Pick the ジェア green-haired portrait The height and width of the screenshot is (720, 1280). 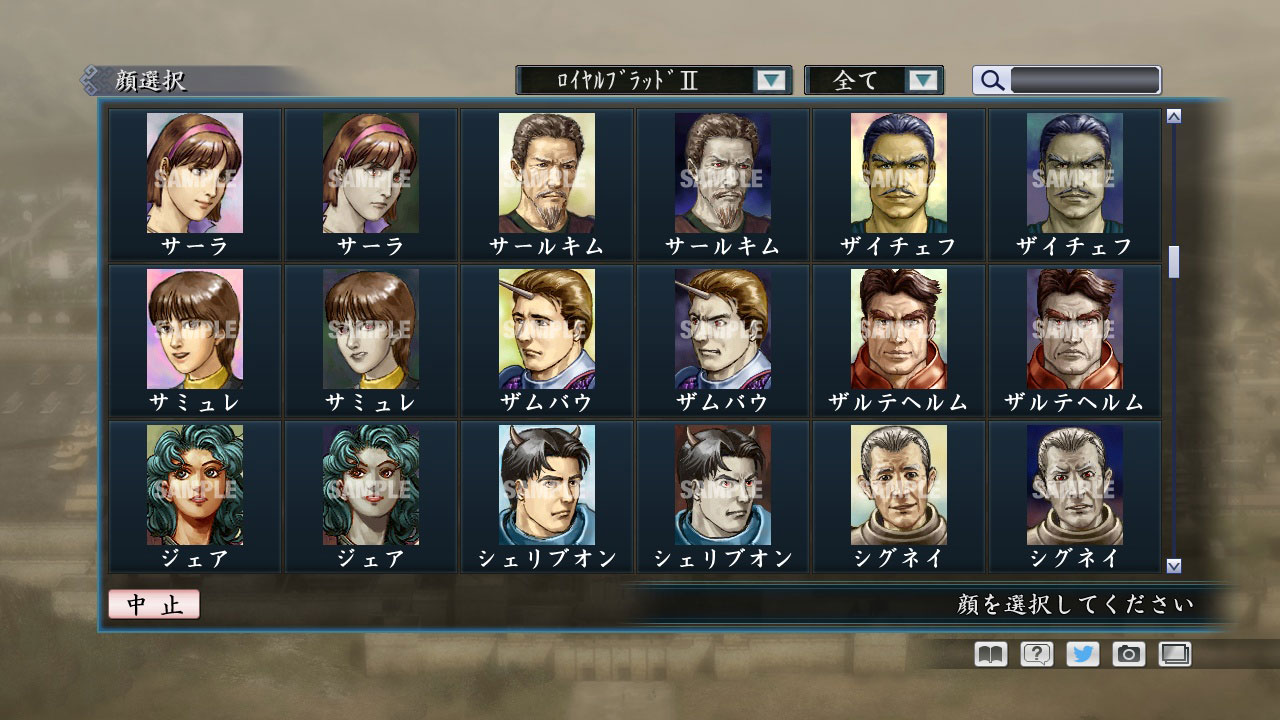tap(193, 485)
